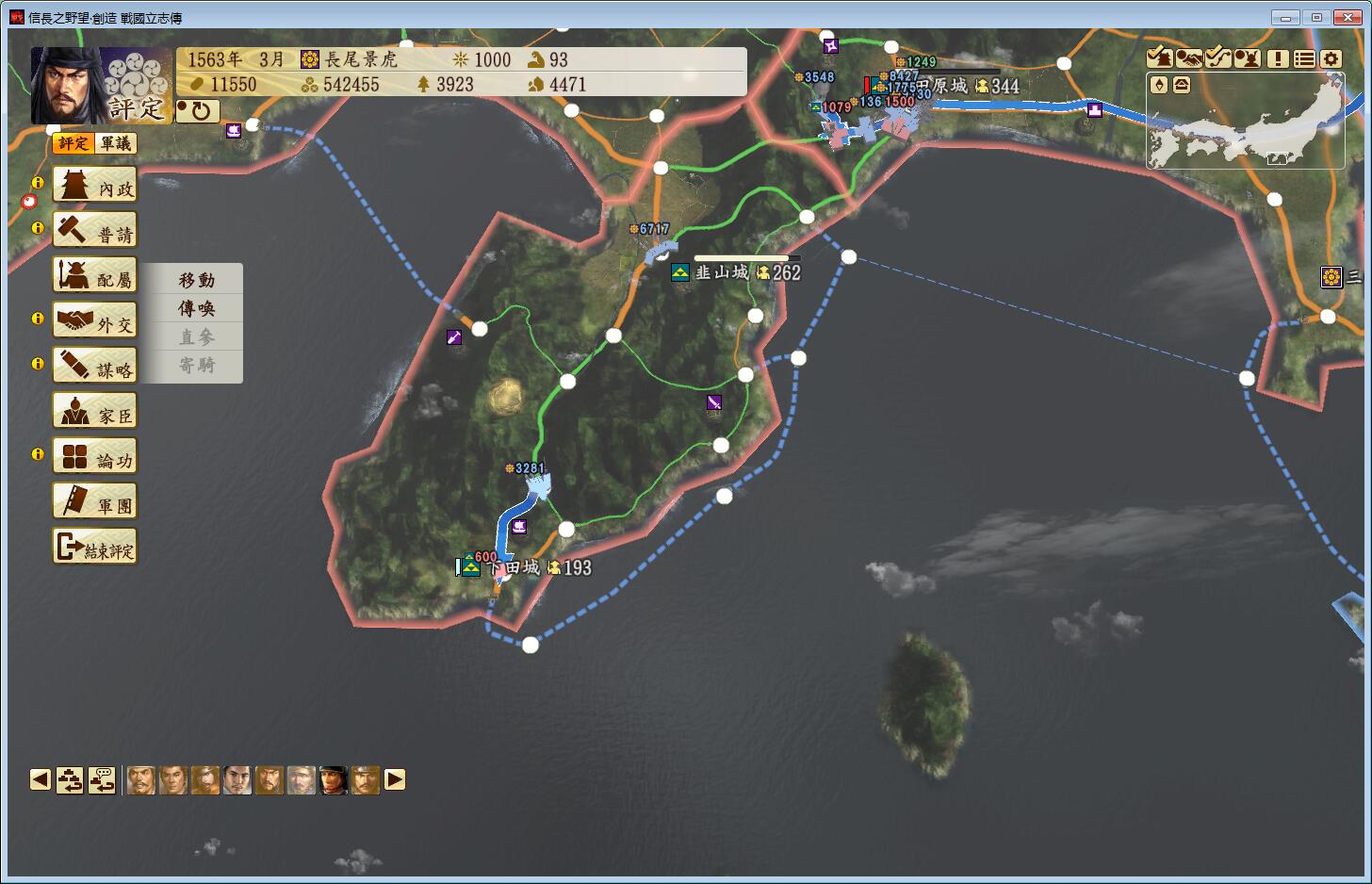This screenshot has width=1372, height=884.
Task: Click the exclamation mark alert icon
Action: 1278,58
